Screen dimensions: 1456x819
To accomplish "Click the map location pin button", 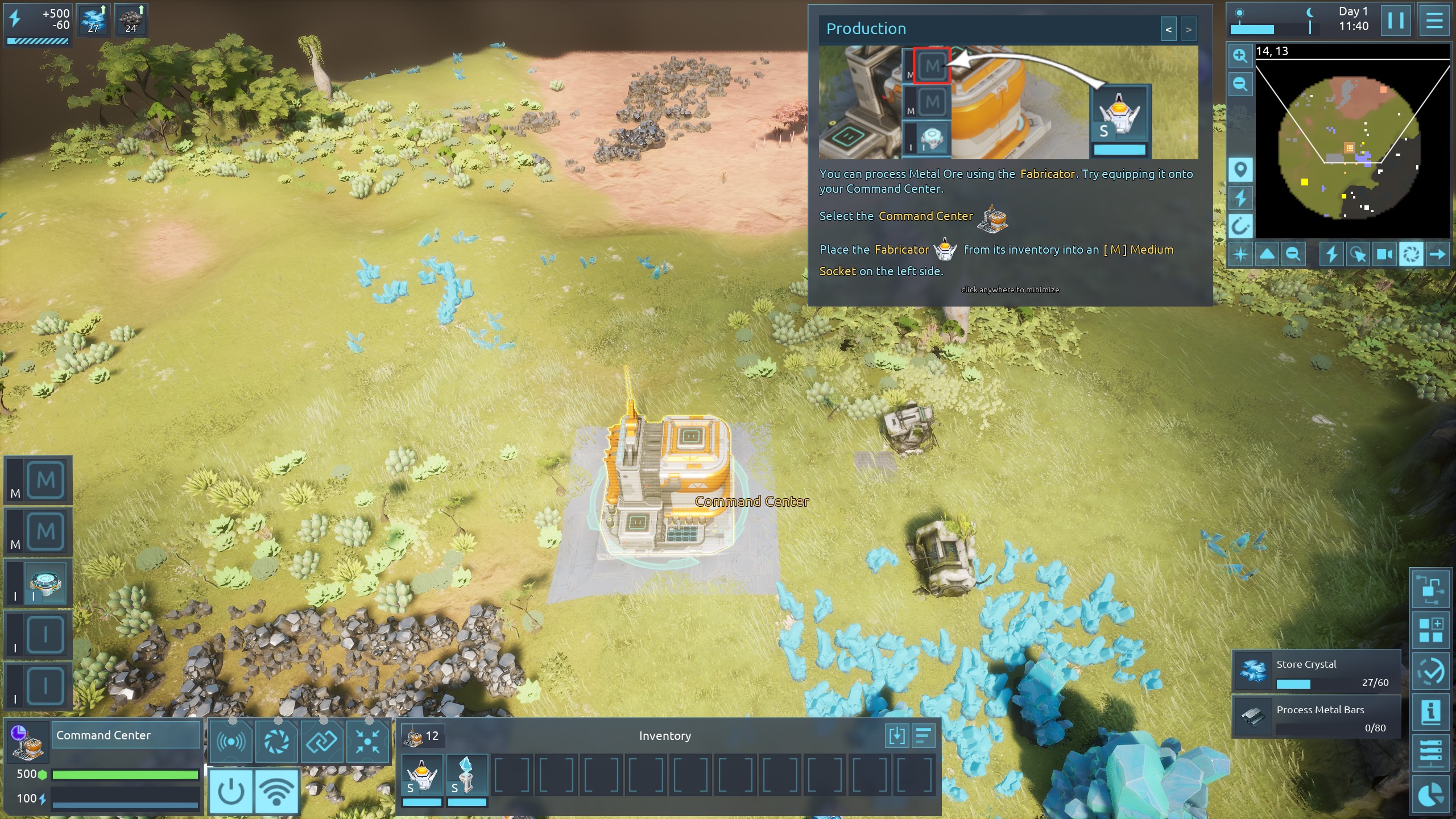I will [x=1240, y=170].
